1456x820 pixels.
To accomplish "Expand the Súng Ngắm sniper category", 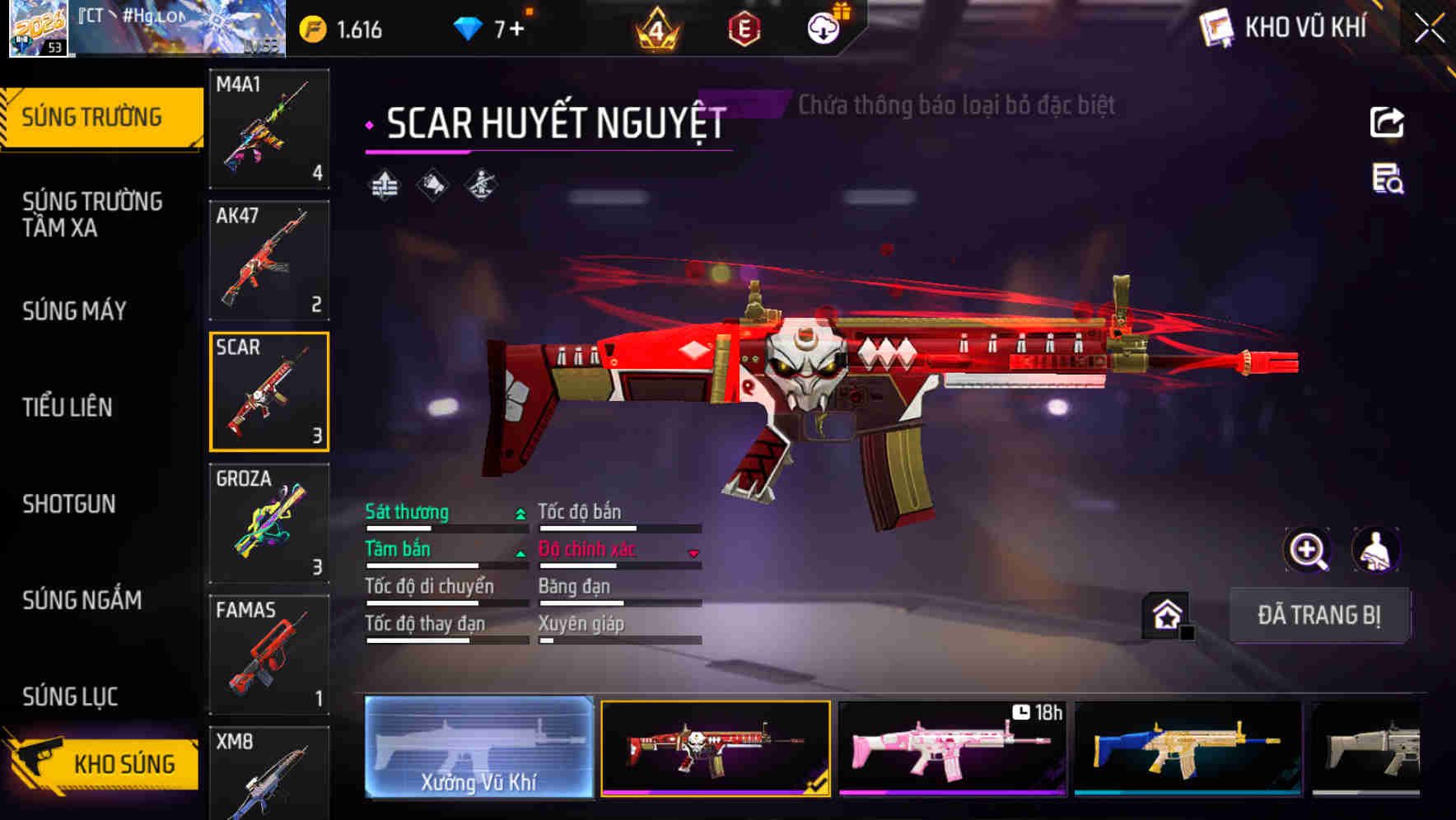I will (x=82, y=600).
